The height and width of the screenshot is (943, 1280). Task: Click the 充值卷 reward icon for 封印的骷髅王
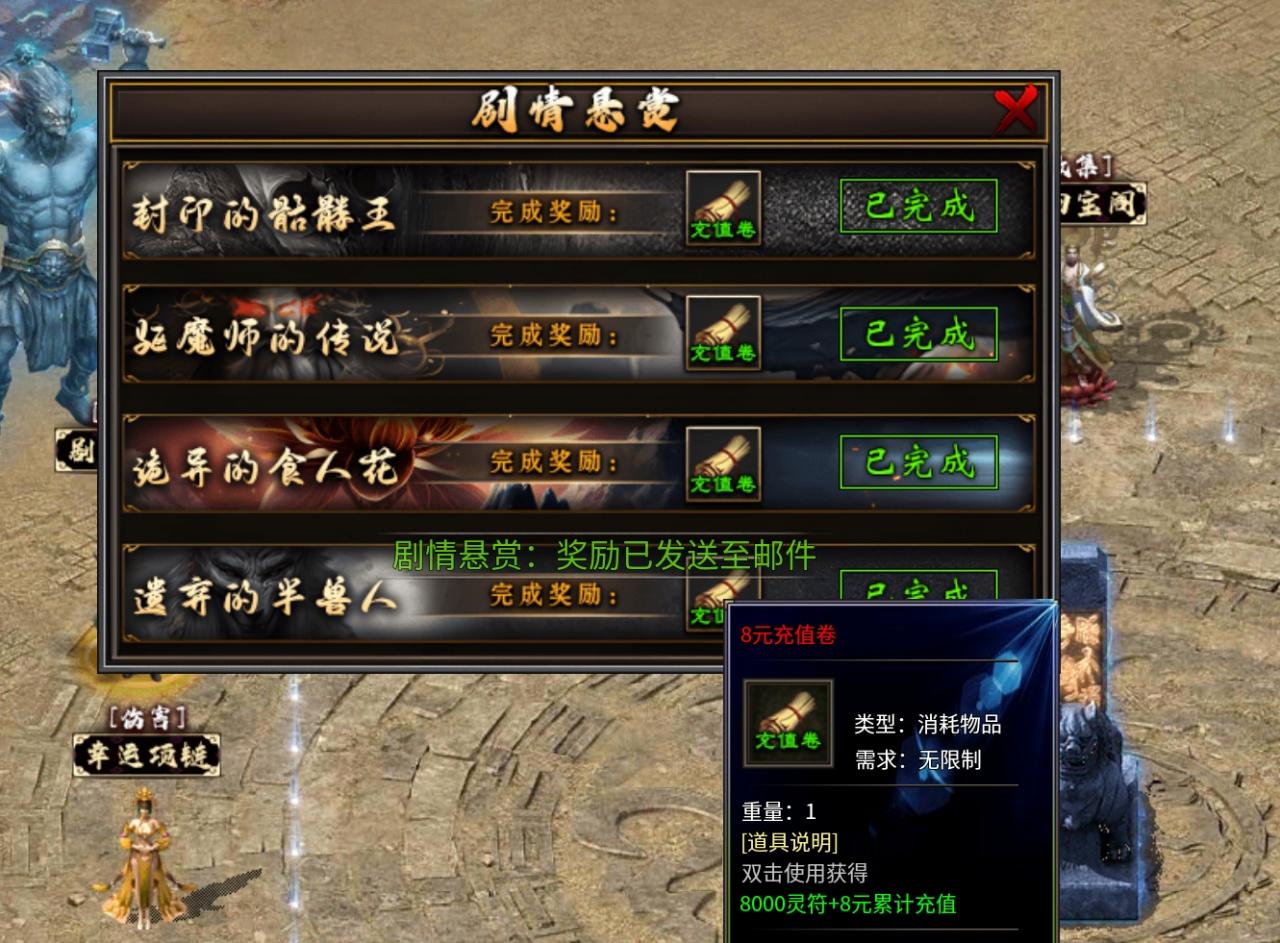pyautogui.click(x=723, y=207)
